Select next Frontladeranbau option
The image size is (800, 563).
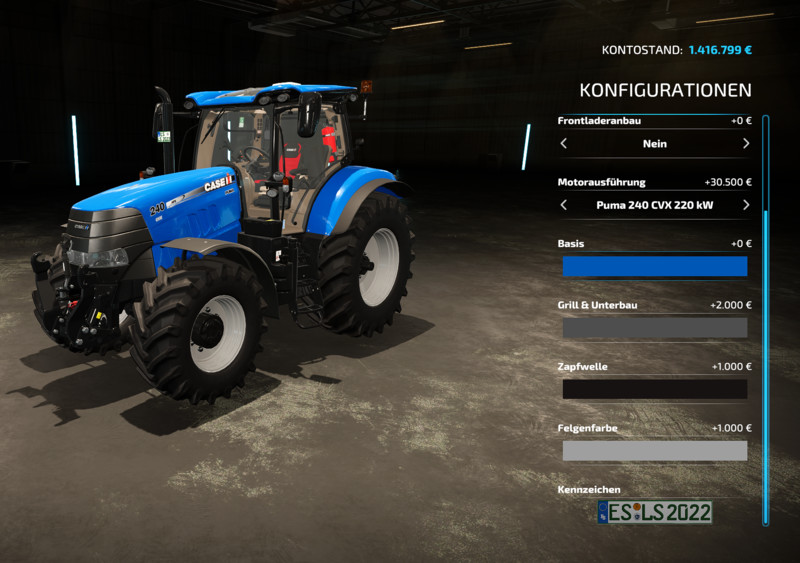click(x=746, y=144)
